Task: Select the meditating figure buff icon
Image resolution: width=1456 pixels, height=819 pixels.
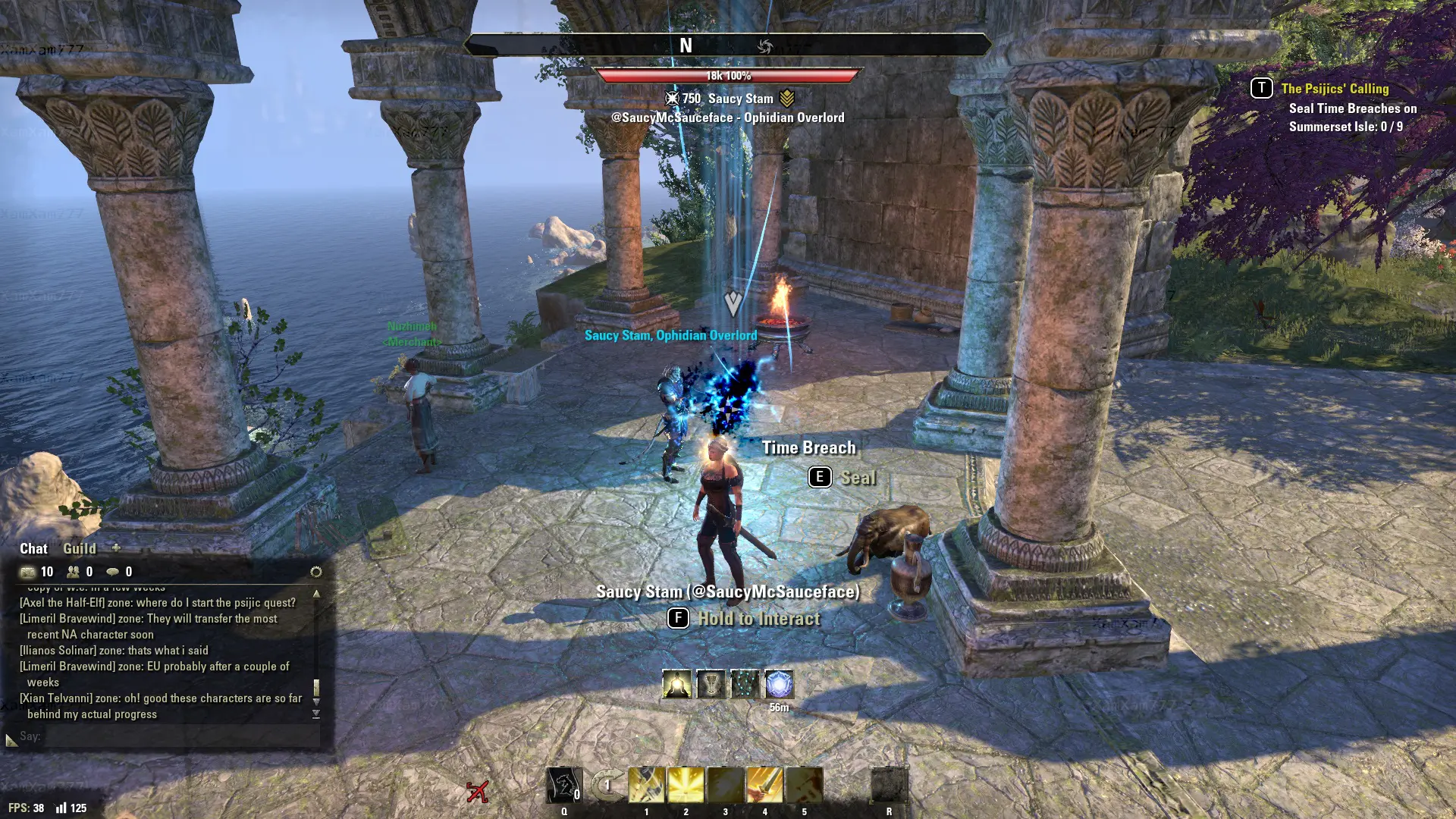Action: tap(676, 684)
